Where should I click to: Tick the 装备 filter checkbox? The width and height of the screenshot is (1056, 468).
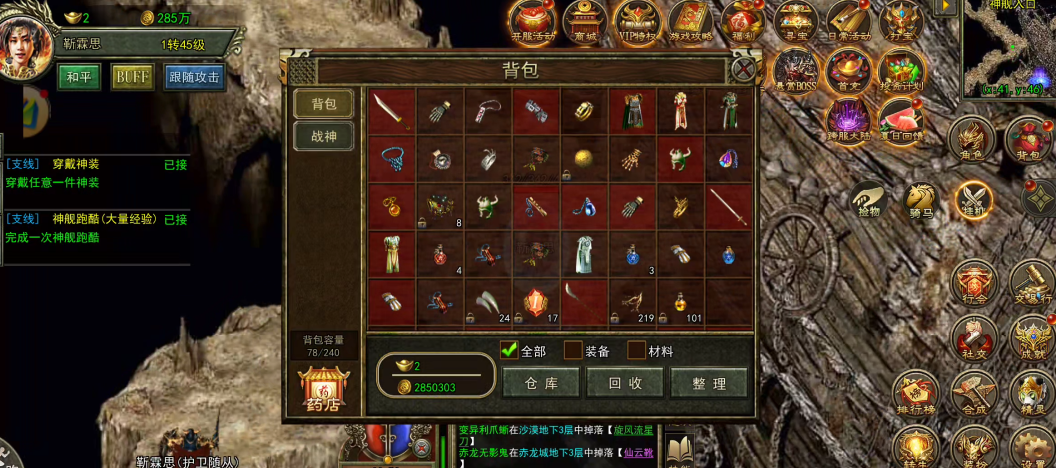tap(573, 350)
